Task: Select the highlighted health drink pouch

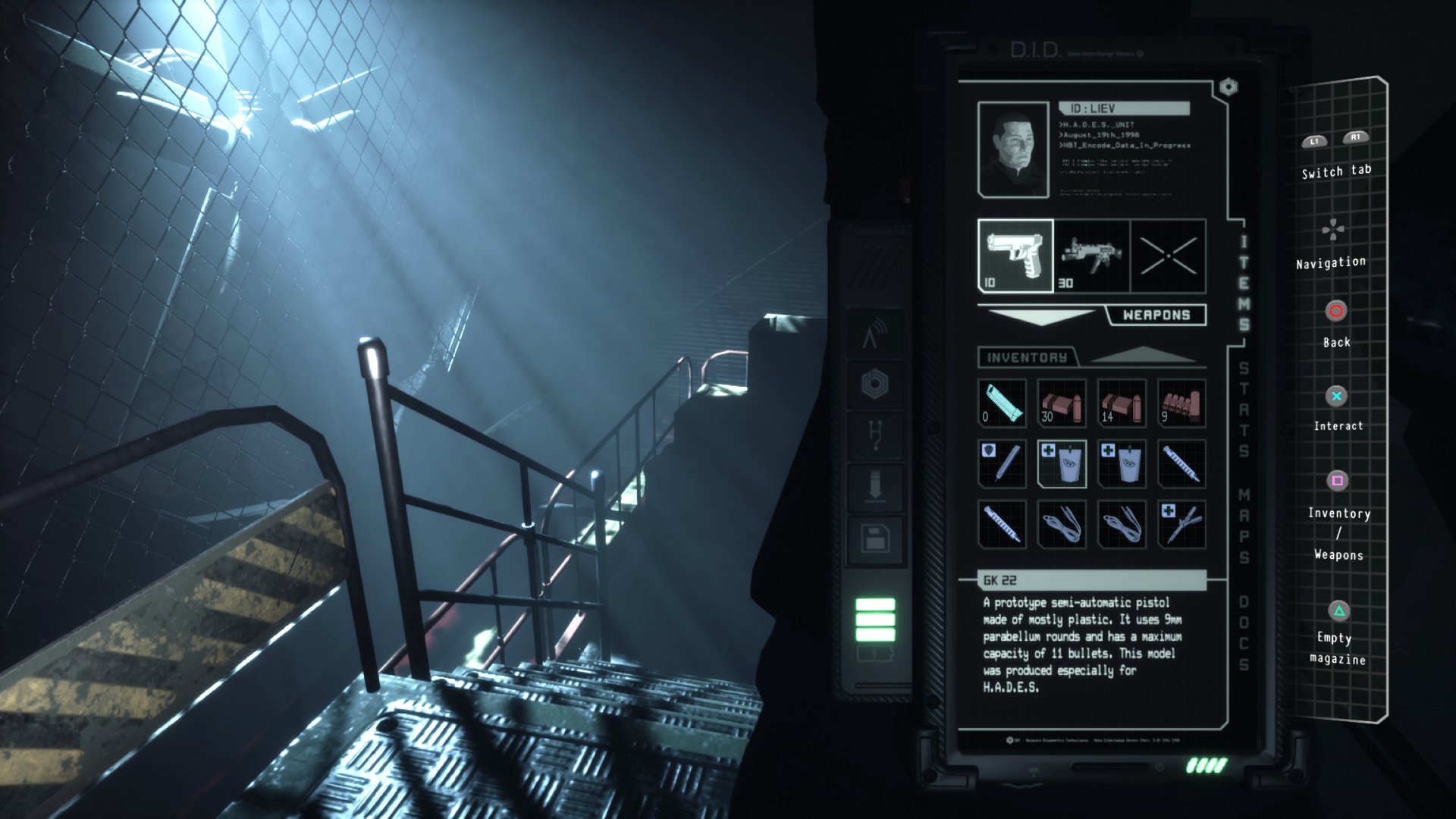Action: tap(1062, 463)
